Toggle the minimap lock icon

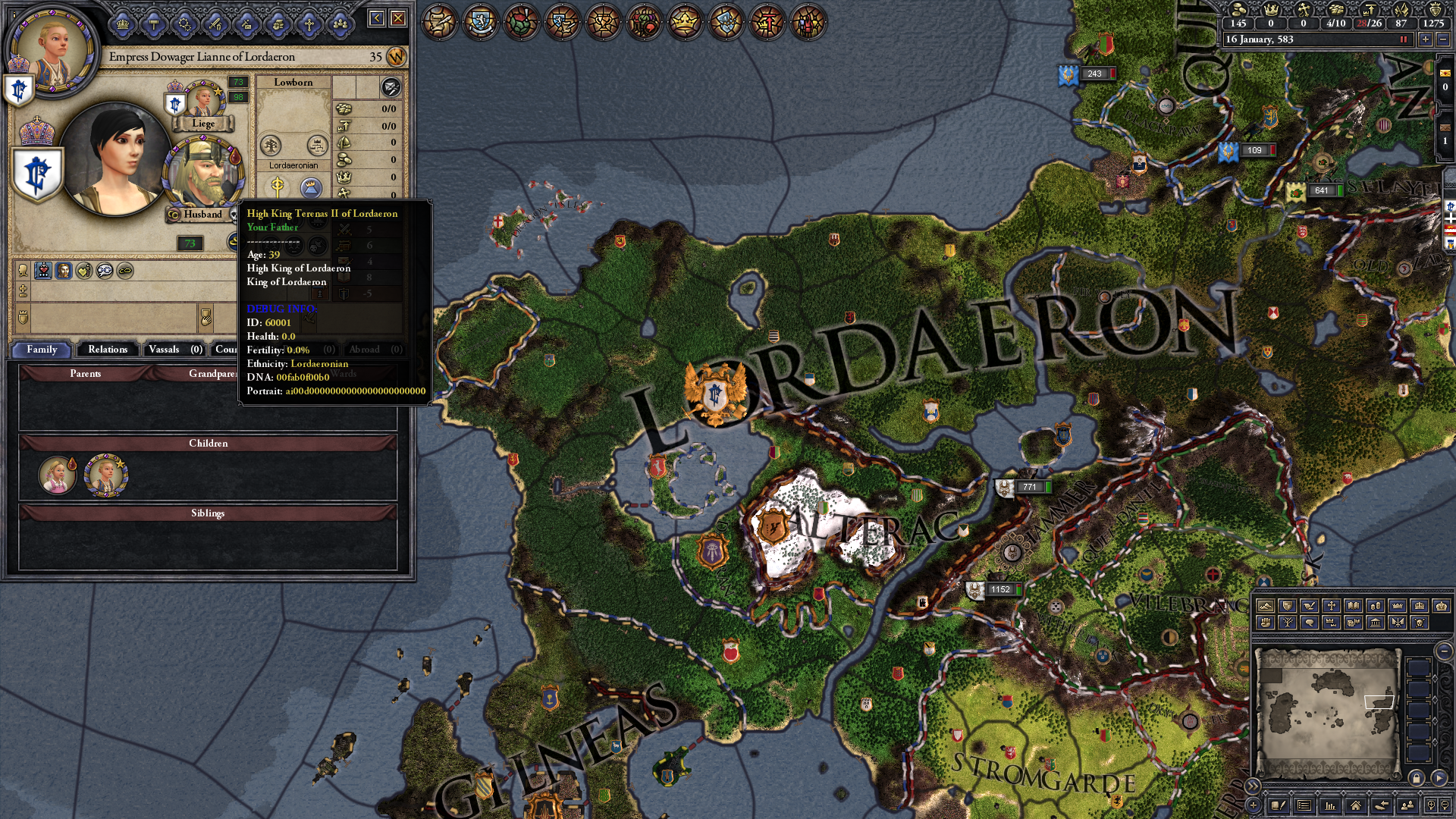point(1417,778)
